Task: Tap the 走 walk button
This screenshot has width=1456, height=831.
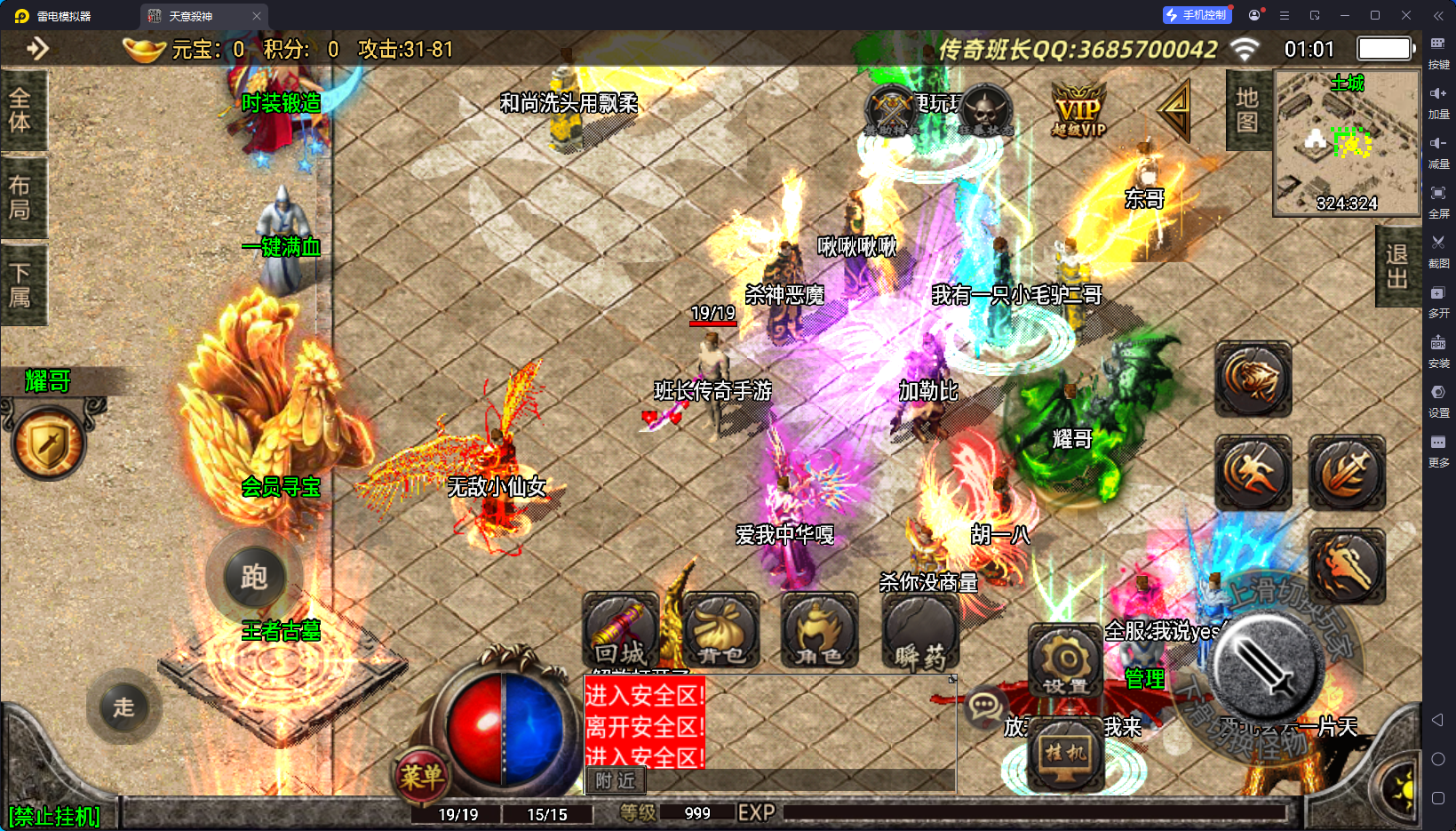Action: pyautogui.click(x=123, y=707)
